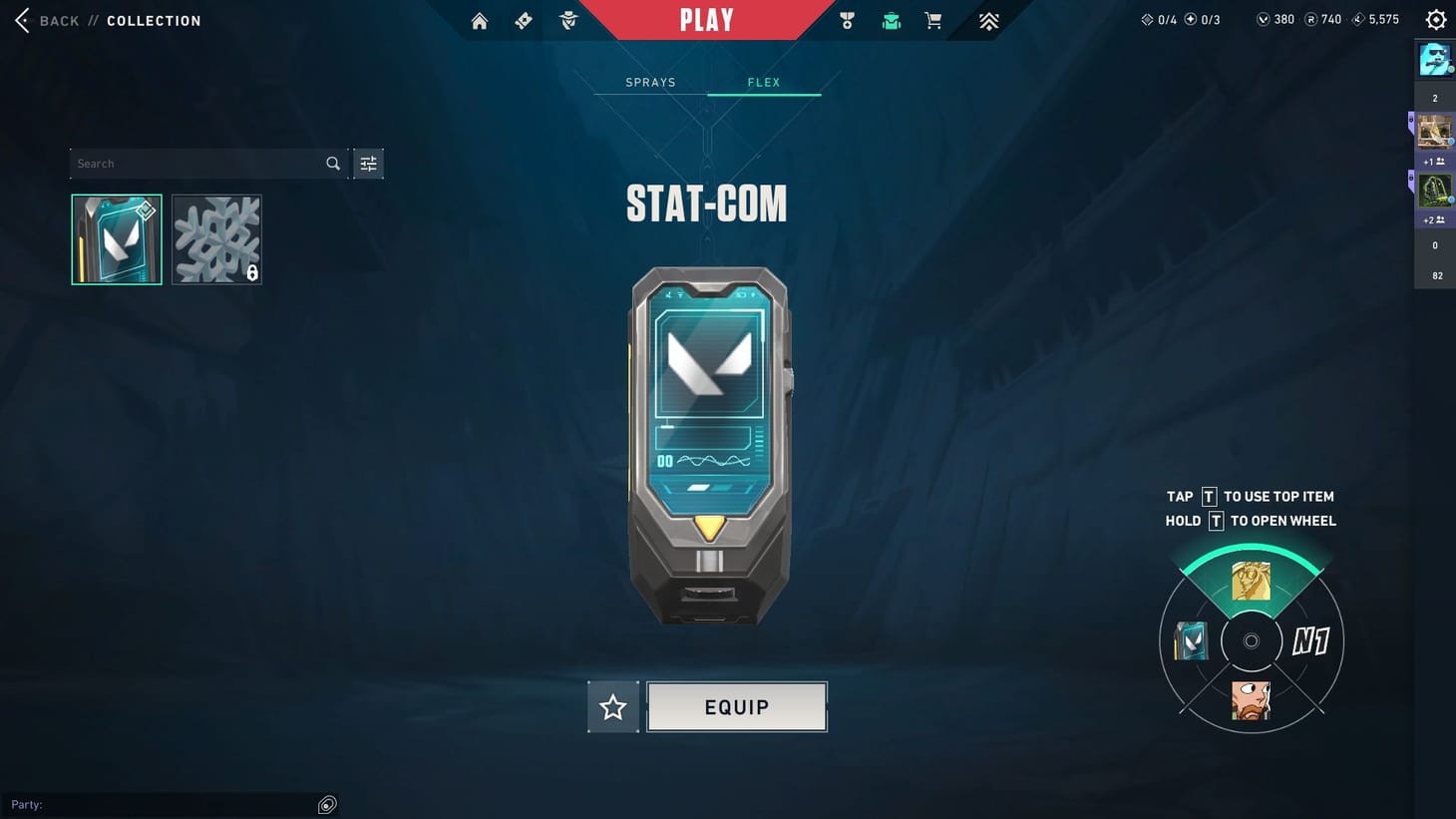Select the STAT-COM thumbnail in the grid
The height and width of the screenshot is (819, 1456).
[116, 238]
